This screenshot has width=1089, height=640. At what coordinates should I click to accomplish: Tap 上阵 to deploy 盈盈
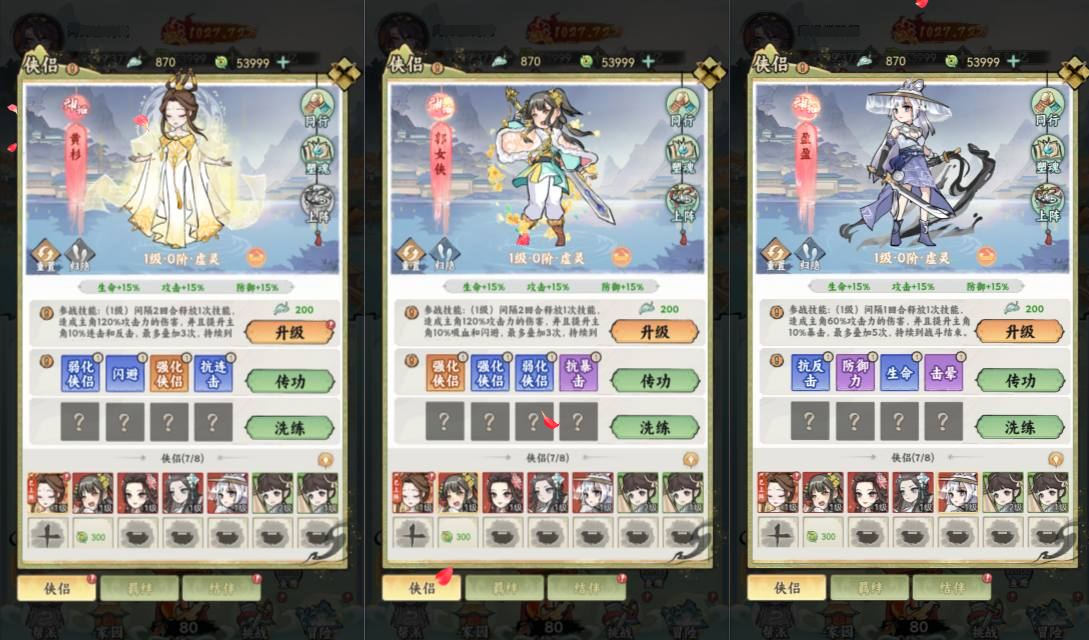tap(1048, 203)
